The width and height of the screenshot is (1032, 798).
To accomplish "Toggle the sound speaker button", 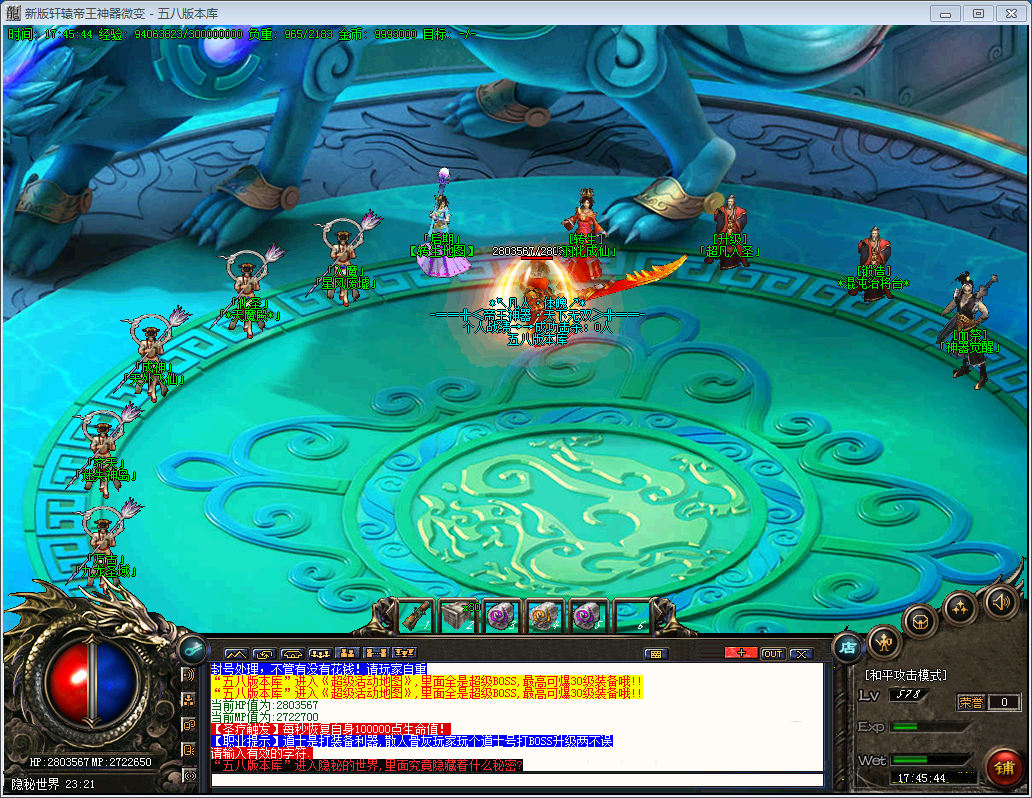I will click(x=1000, y=601).
